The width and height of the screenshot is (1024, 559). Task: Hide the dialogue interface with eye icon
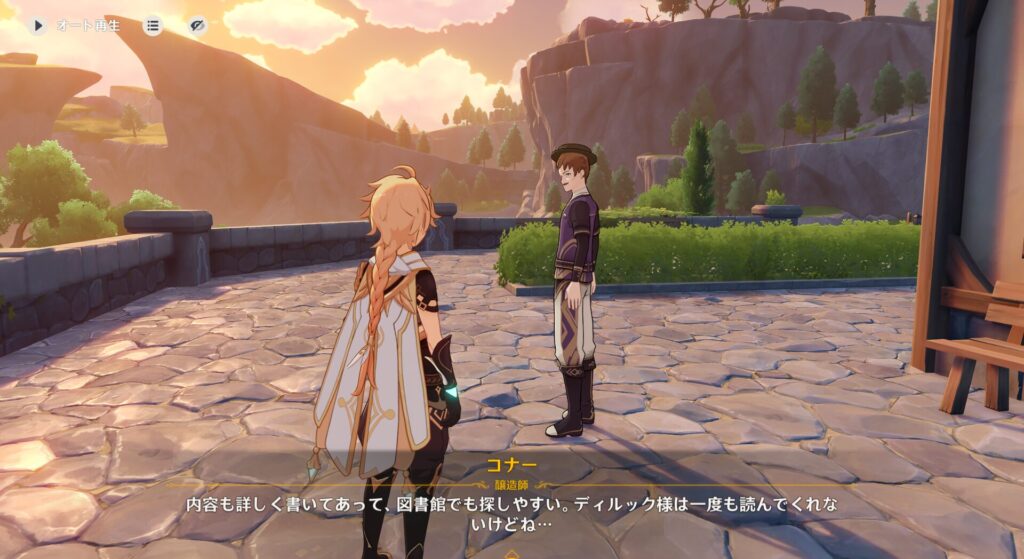coord(197,25)
